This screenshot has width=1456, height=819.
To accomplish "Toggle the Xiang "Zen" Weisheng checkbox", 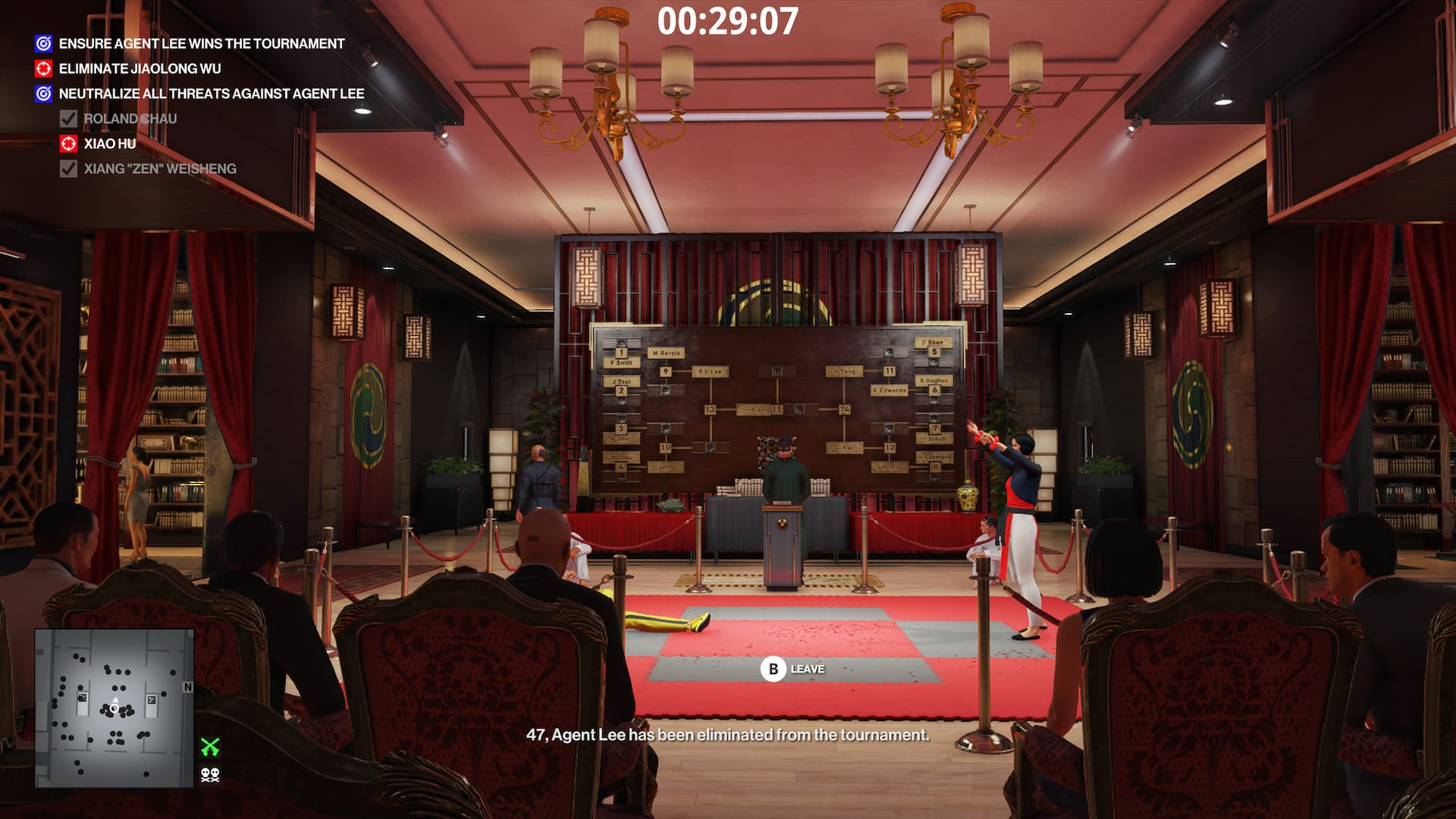I will 68,169.
